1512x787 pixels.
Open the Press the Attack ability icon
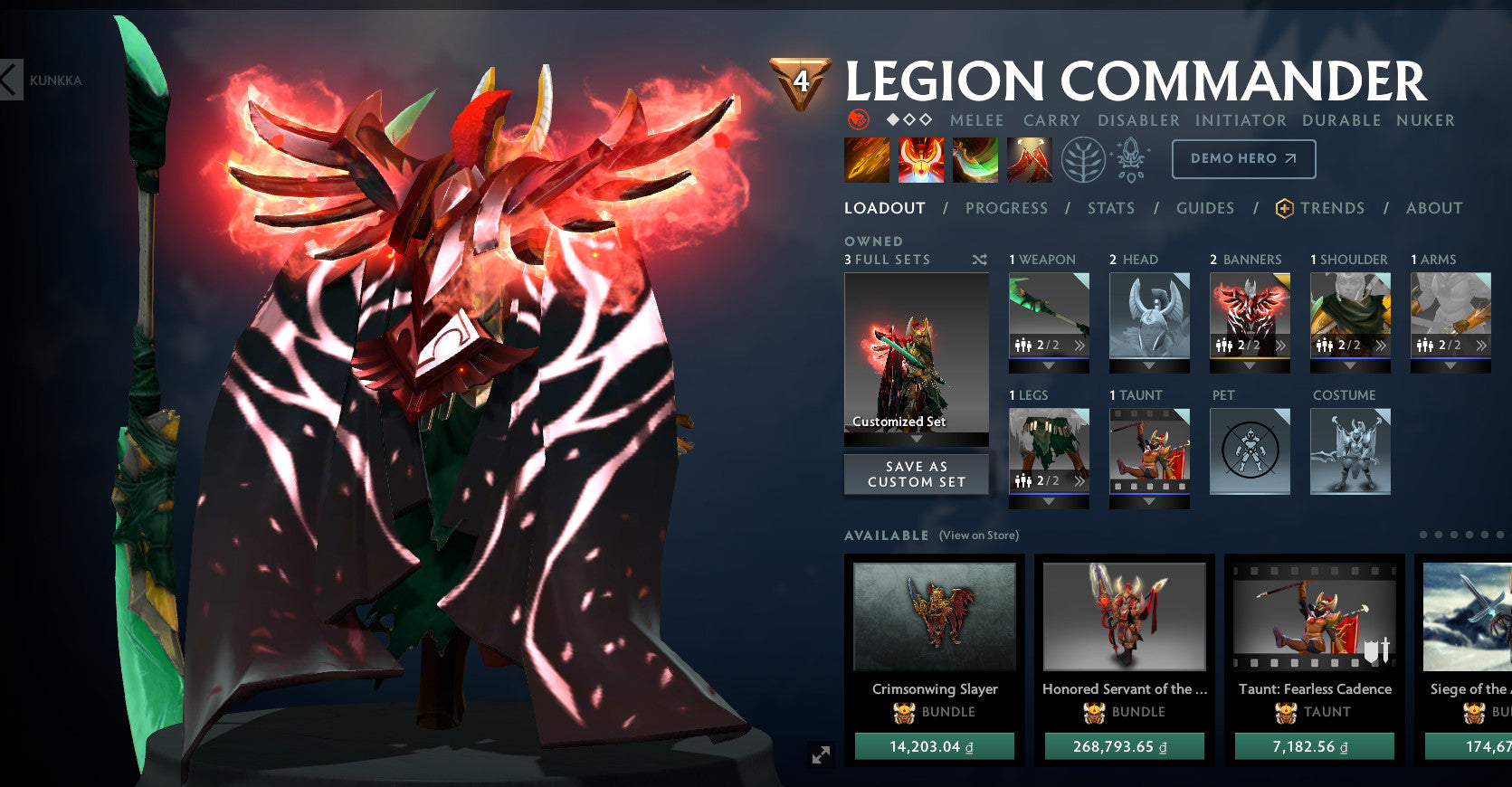(920, 158)
